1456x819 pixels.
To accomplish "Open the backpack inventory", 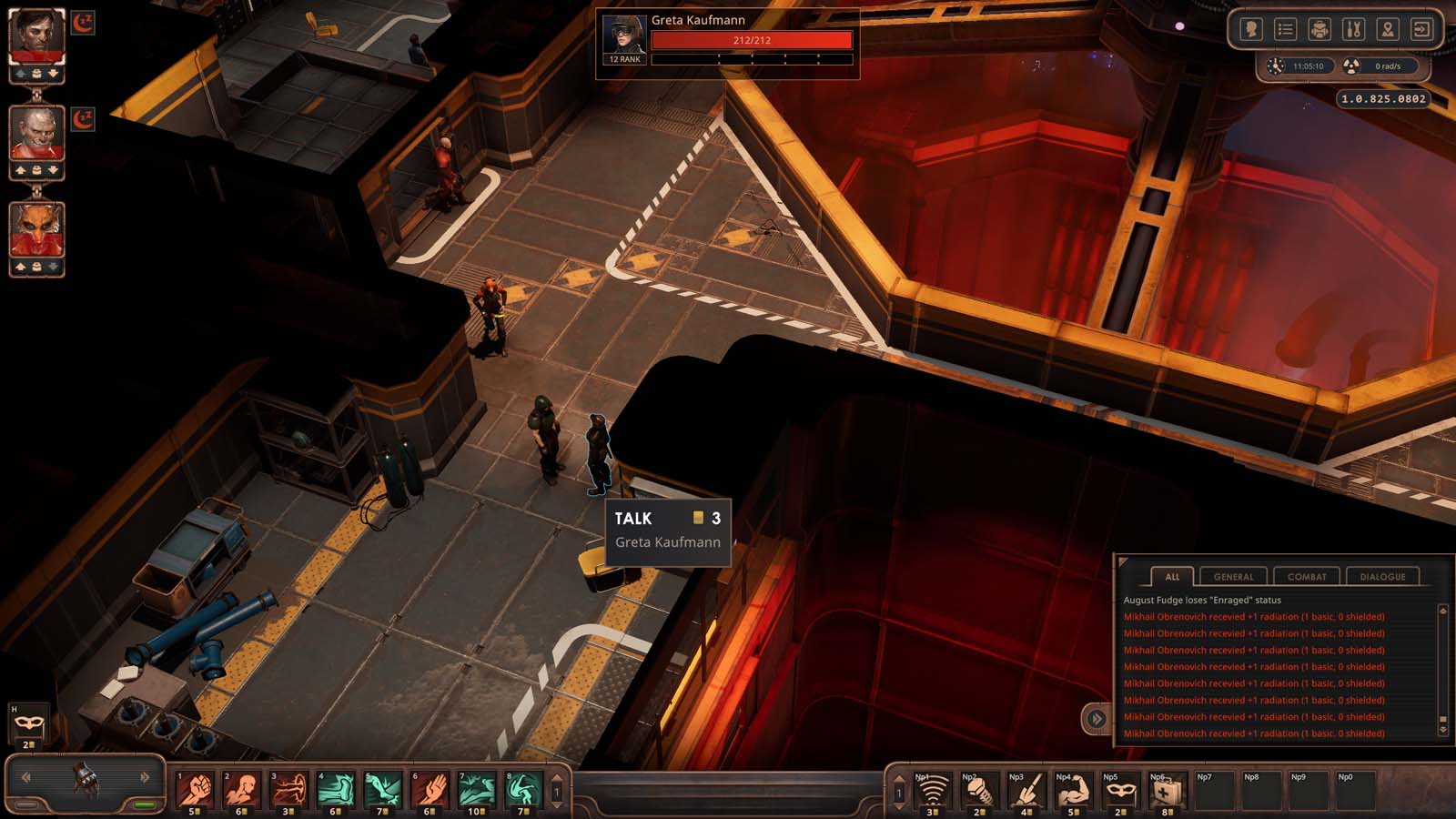I will click(x=1319, y=30).
